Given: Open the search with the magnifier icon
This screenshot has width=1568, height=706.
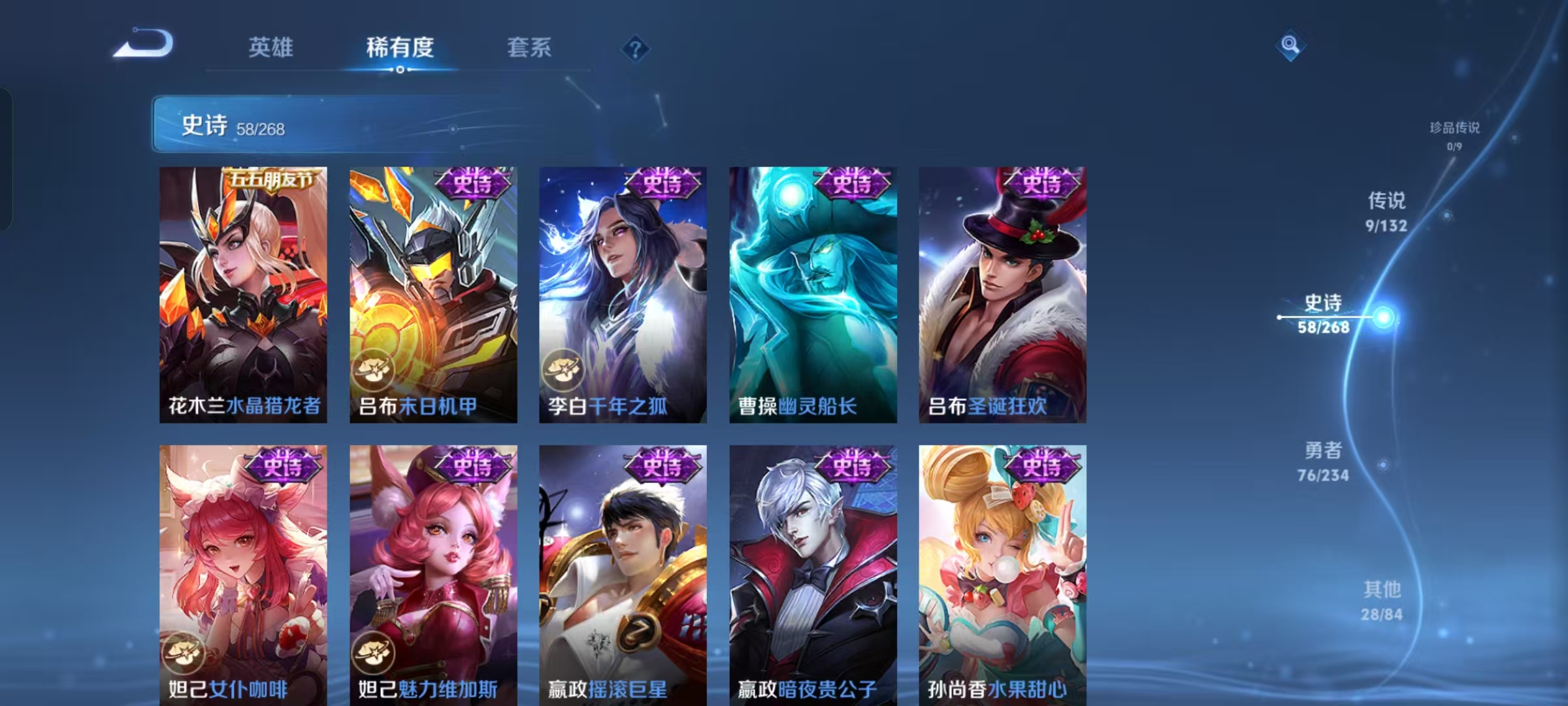Looking at the screenshot, I should (1290, 44).
